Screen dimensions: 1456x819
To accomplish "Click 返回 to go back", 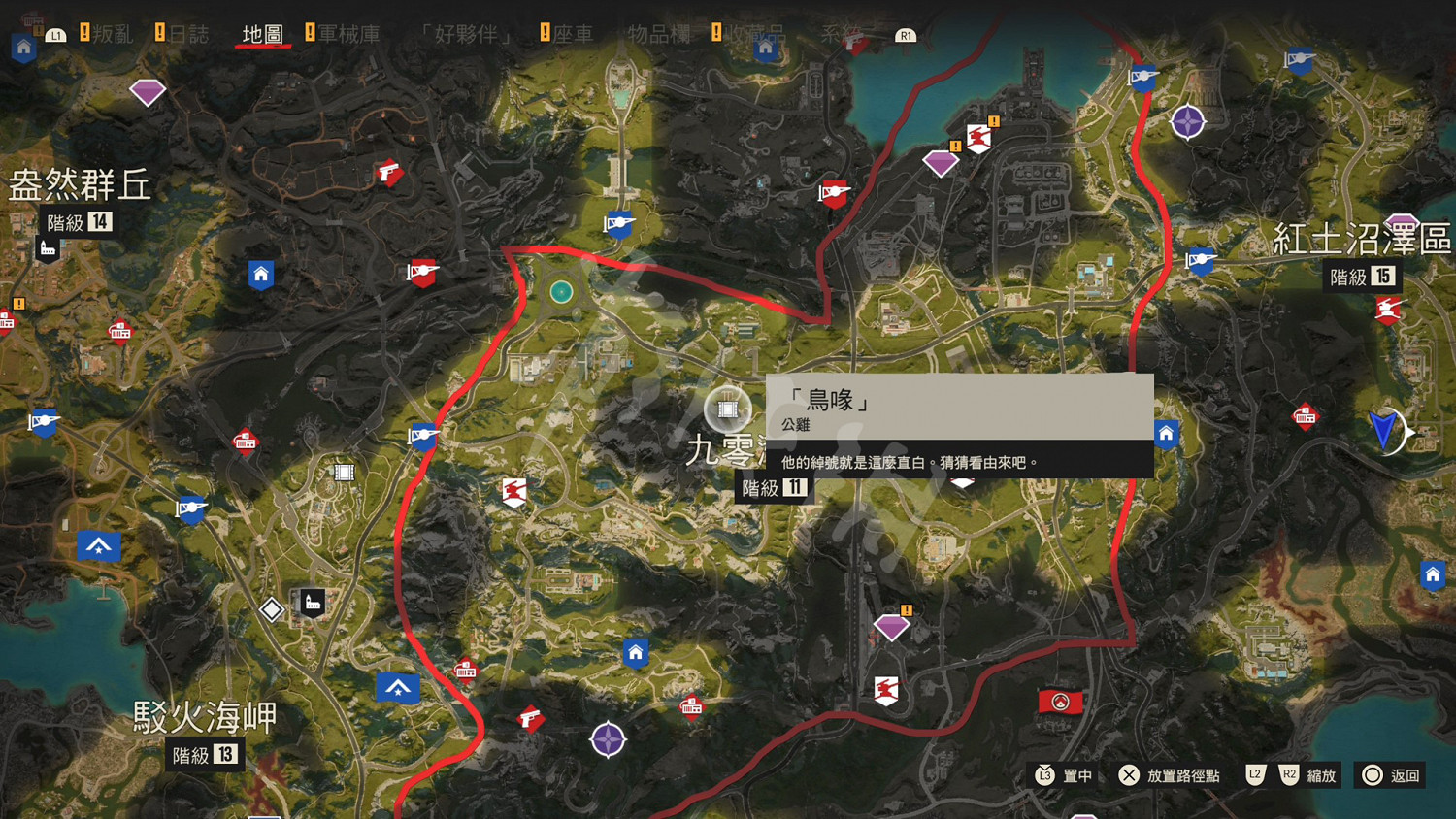I will point(1398,775).
